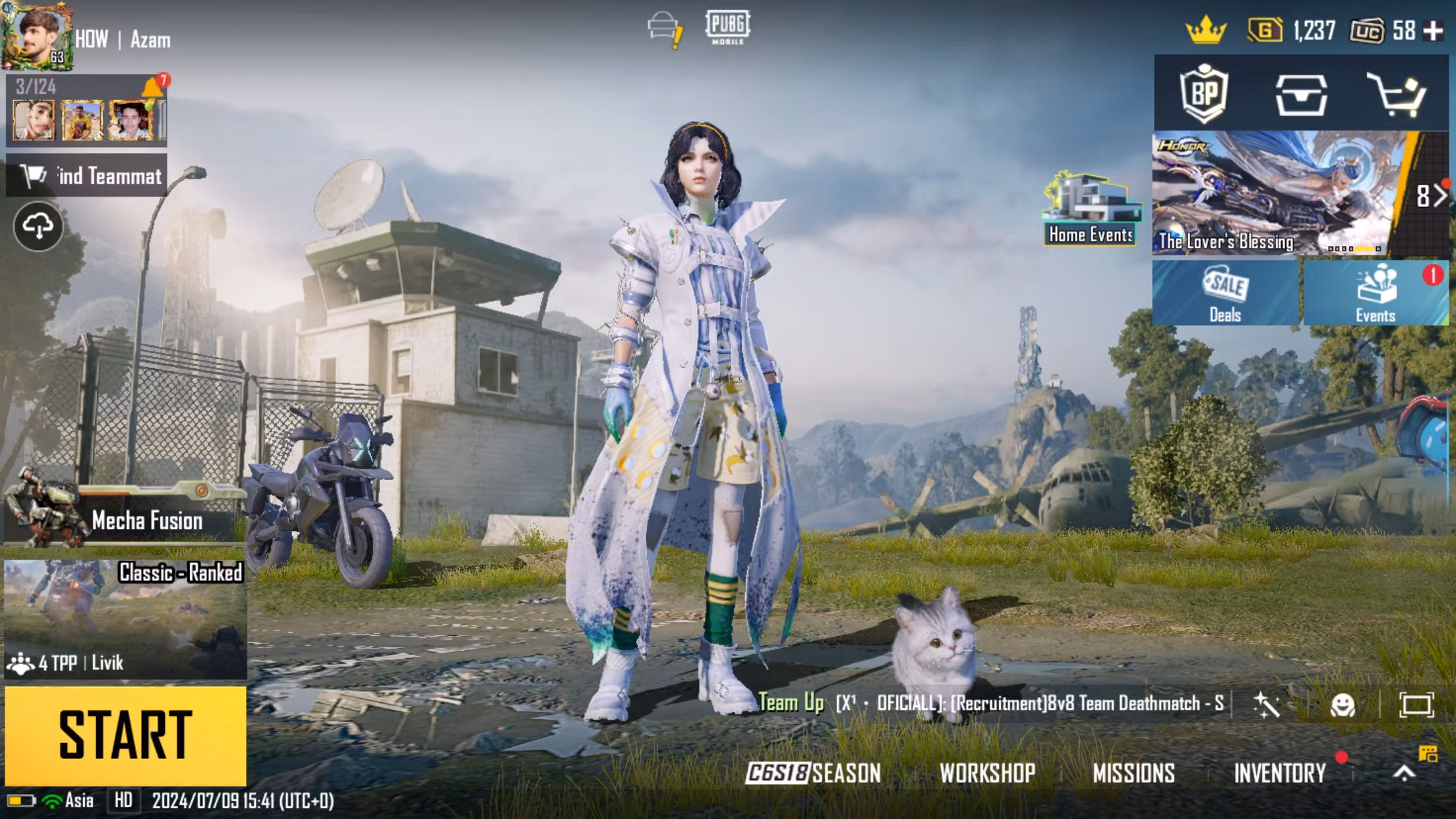
Task: Tap the yellow START button
Action: tap(125, 735)
